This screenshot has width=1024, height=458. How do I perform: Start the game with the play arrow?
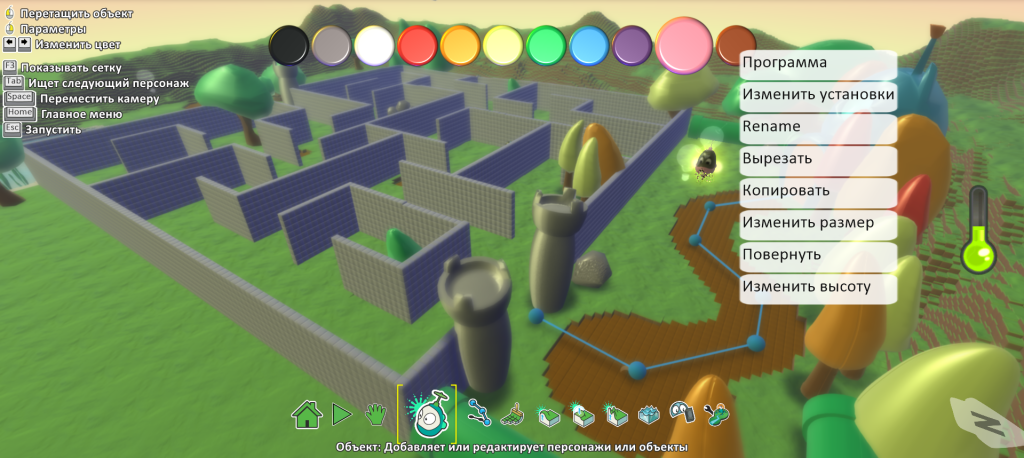point(341,412)
